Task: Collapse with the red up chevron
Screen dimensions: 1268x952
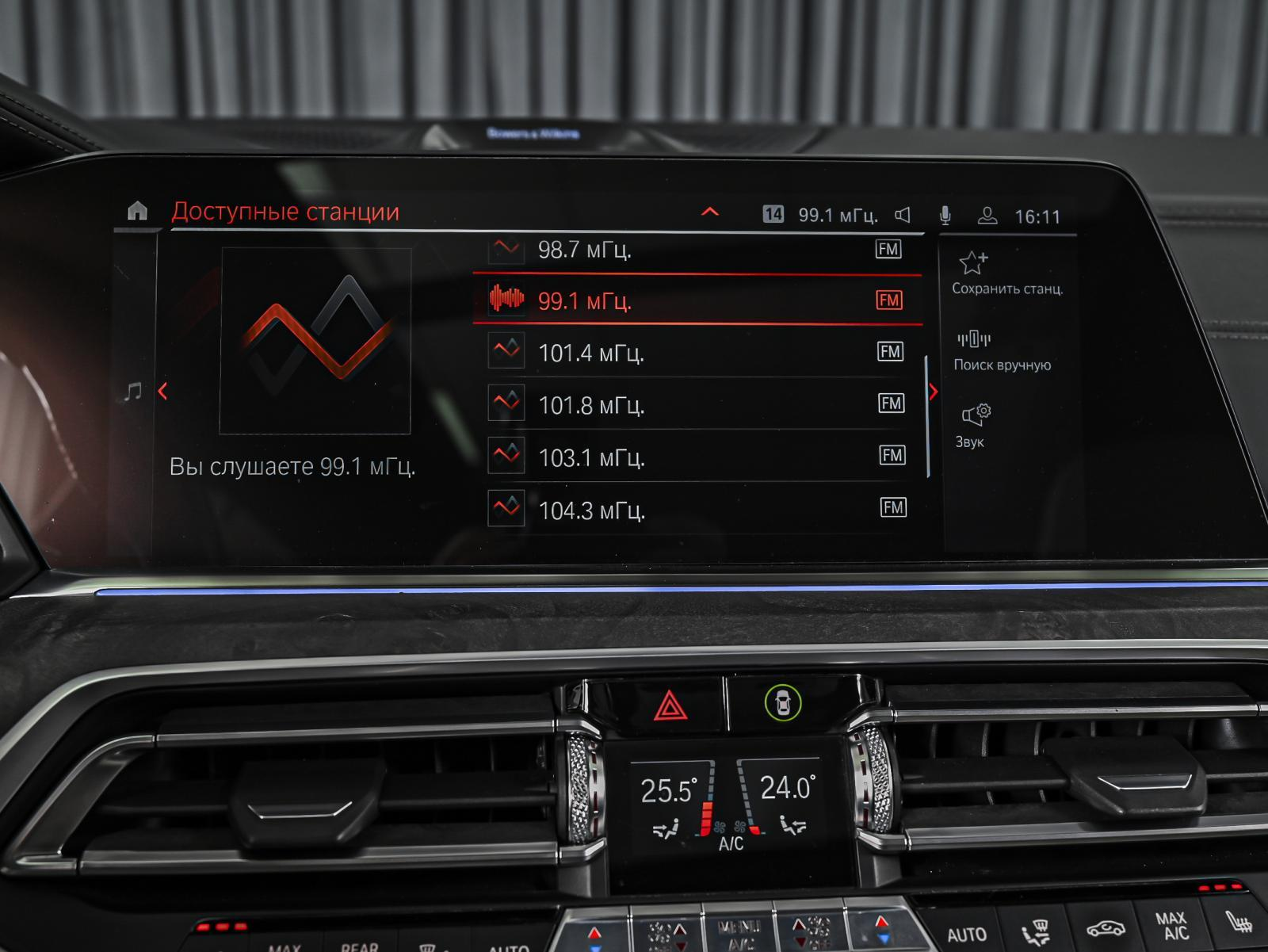Action: coord(710,212)
